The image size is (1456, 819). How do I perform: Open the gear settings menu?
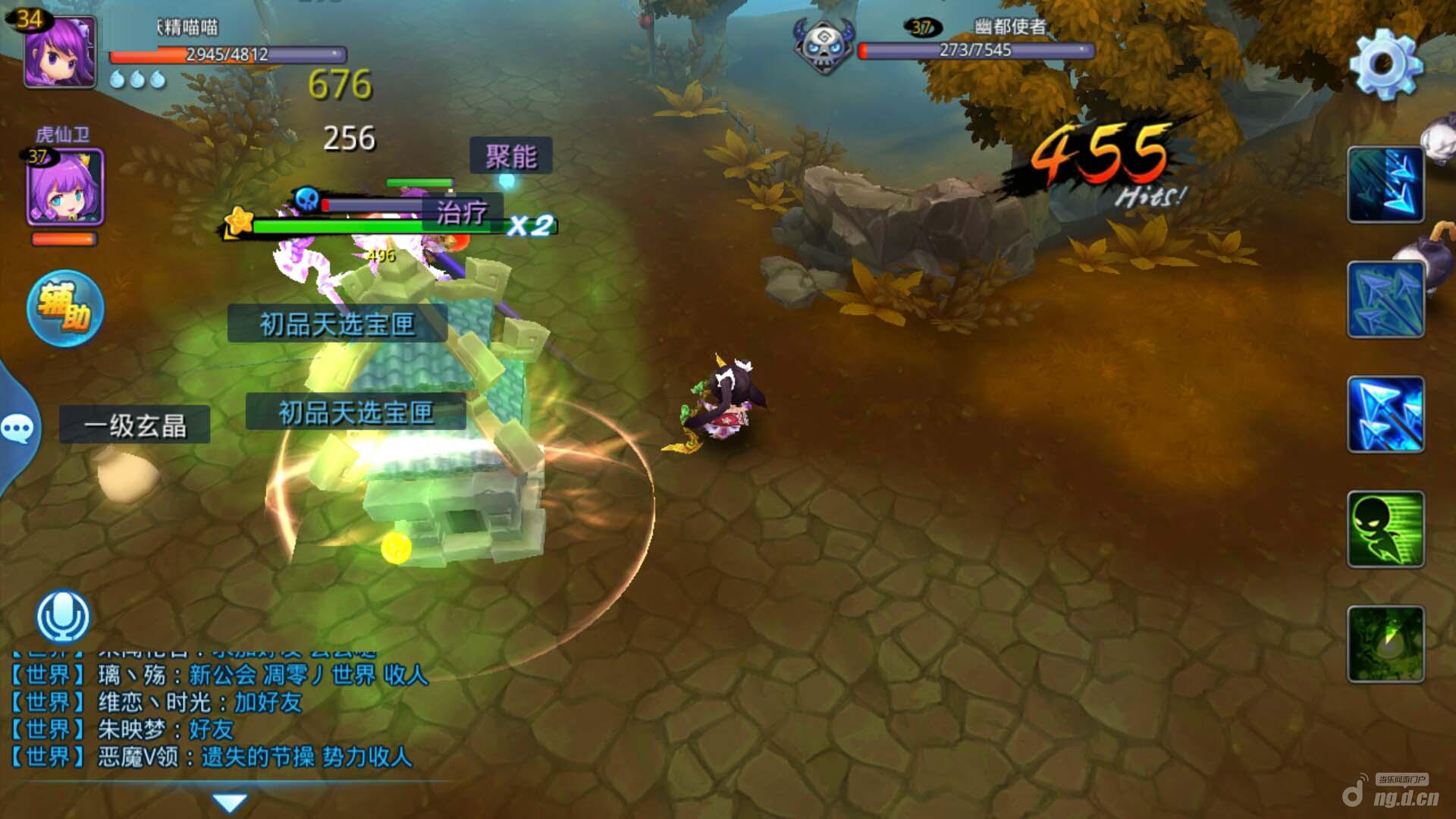[x=1385, y=64]
